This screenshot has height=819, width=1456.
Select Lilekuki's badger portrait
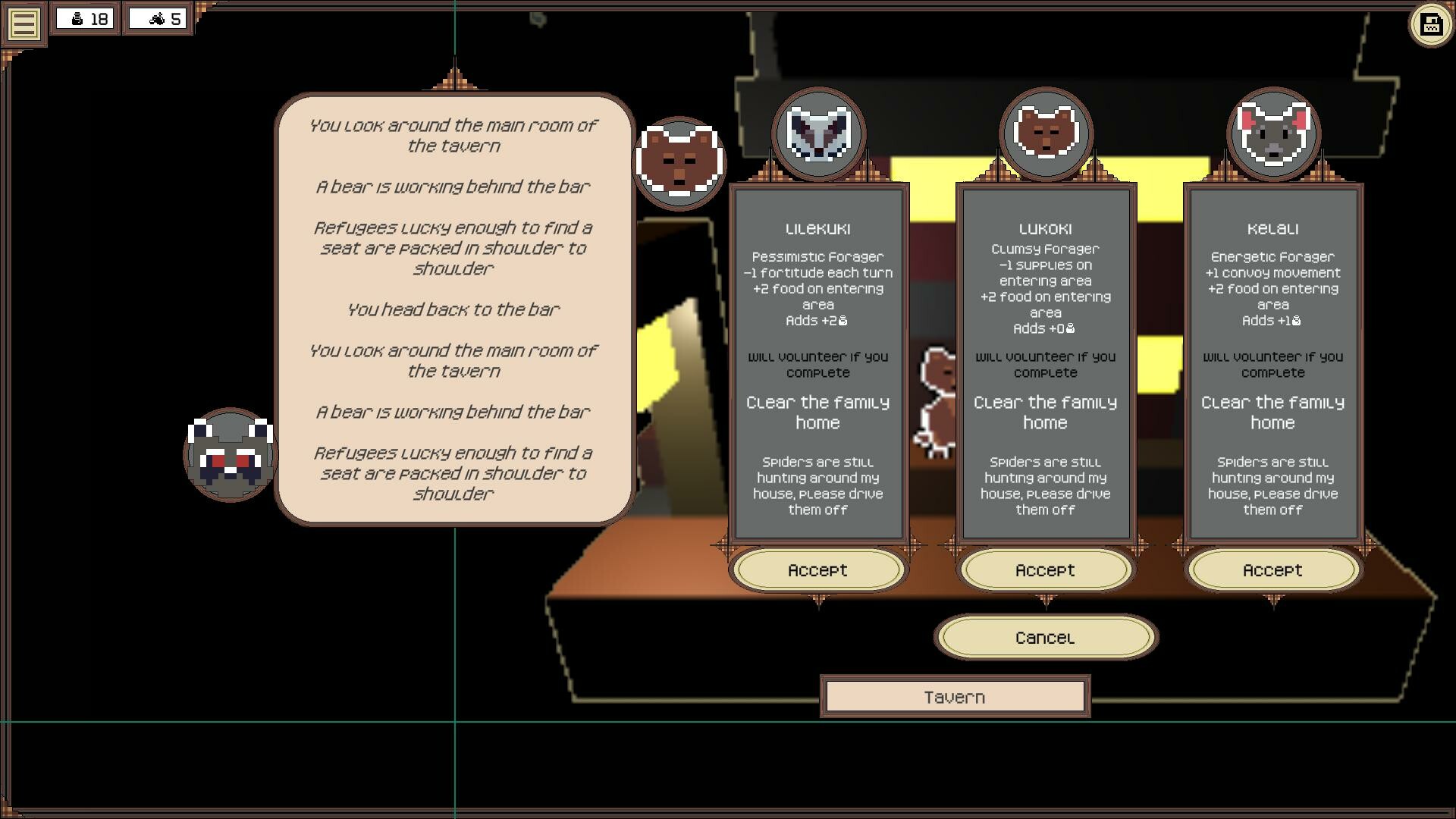[x=818, y=134]
